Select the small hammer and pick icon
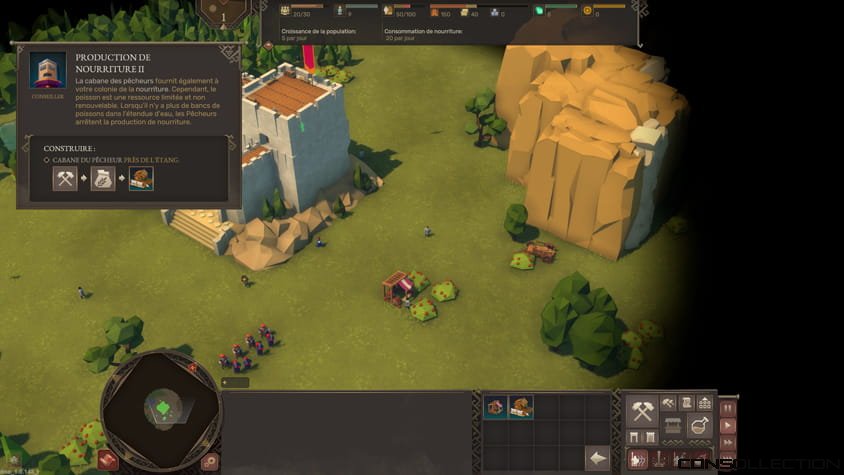The width and height of the screenshot is (844, 475). click(666, 402)
